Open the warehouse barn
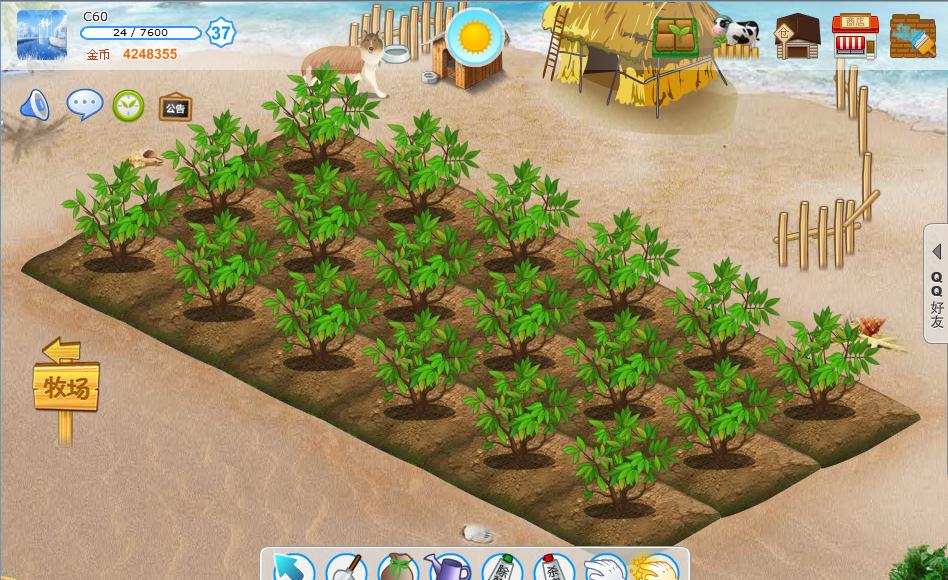This screenshot has width=948, height=580. click(797, 37)
